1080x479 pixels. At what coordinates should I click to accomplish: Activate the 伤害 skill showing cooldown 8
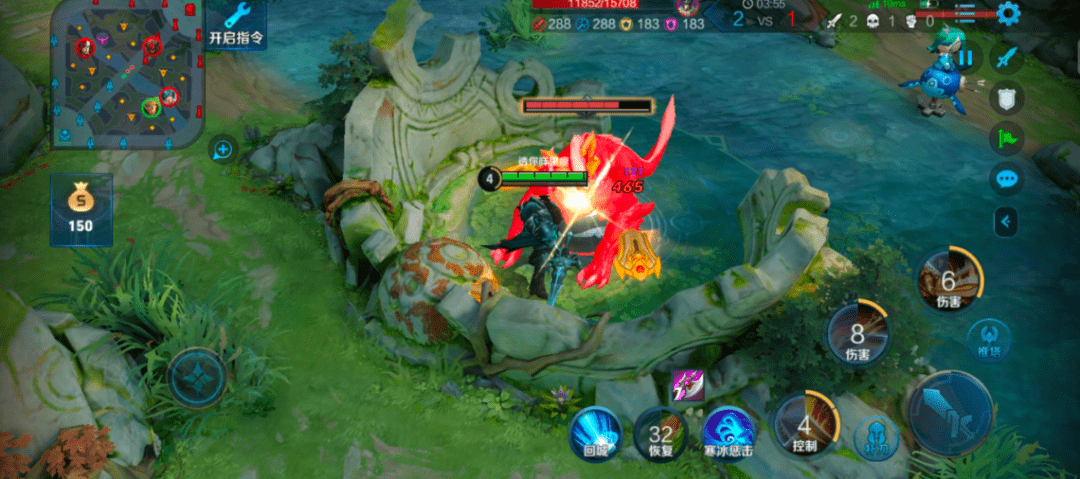858,333
